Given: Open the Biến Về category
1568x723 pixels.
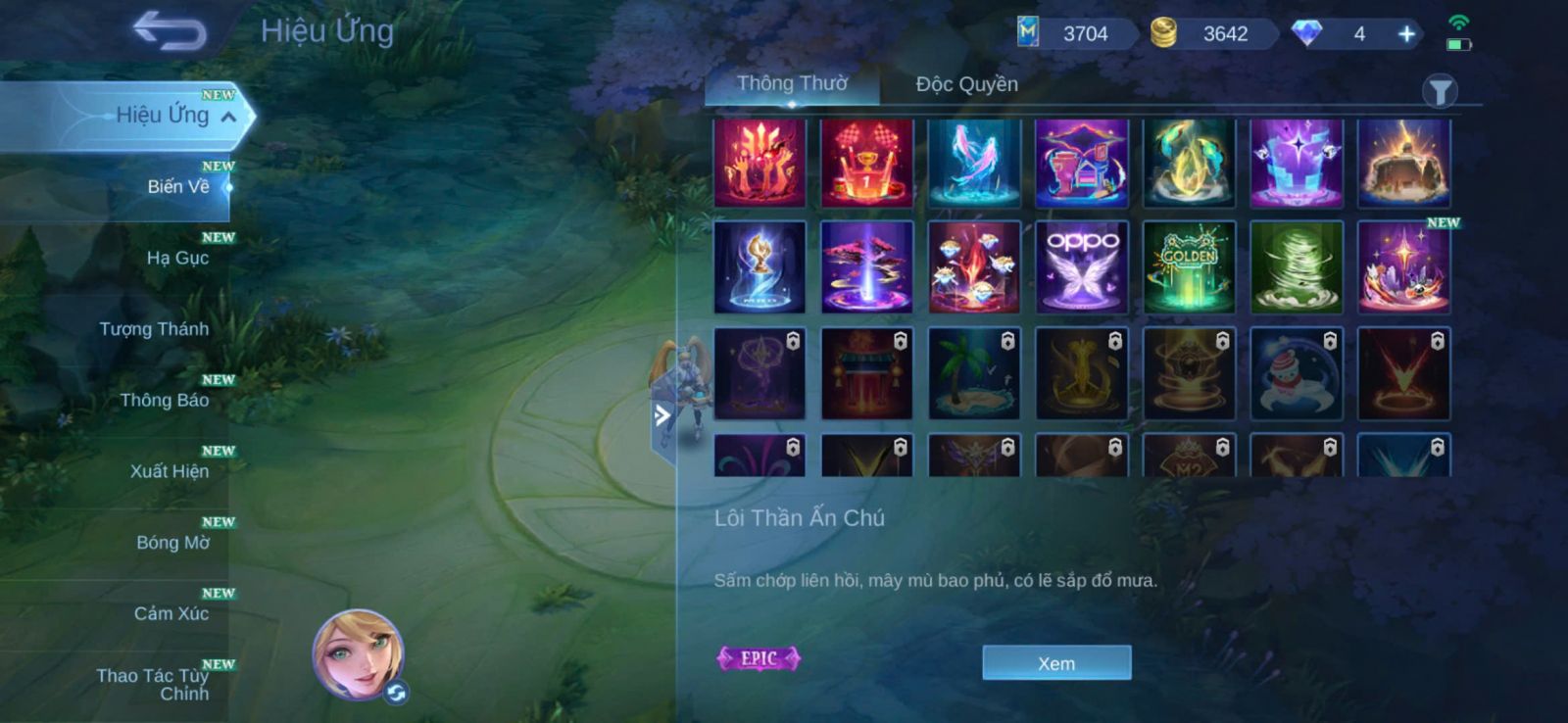Looking at the screenshot, I should pyautogui.click(x=177, y=186).
